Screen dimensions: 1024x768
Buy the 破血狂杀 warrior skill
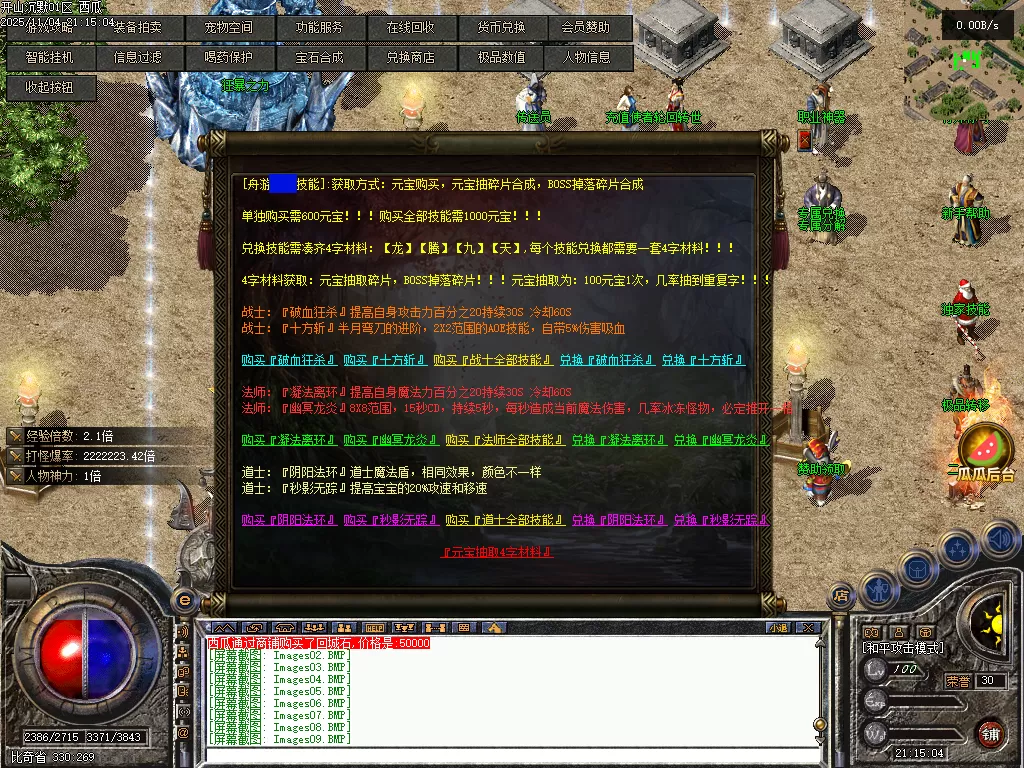[288, 360]
